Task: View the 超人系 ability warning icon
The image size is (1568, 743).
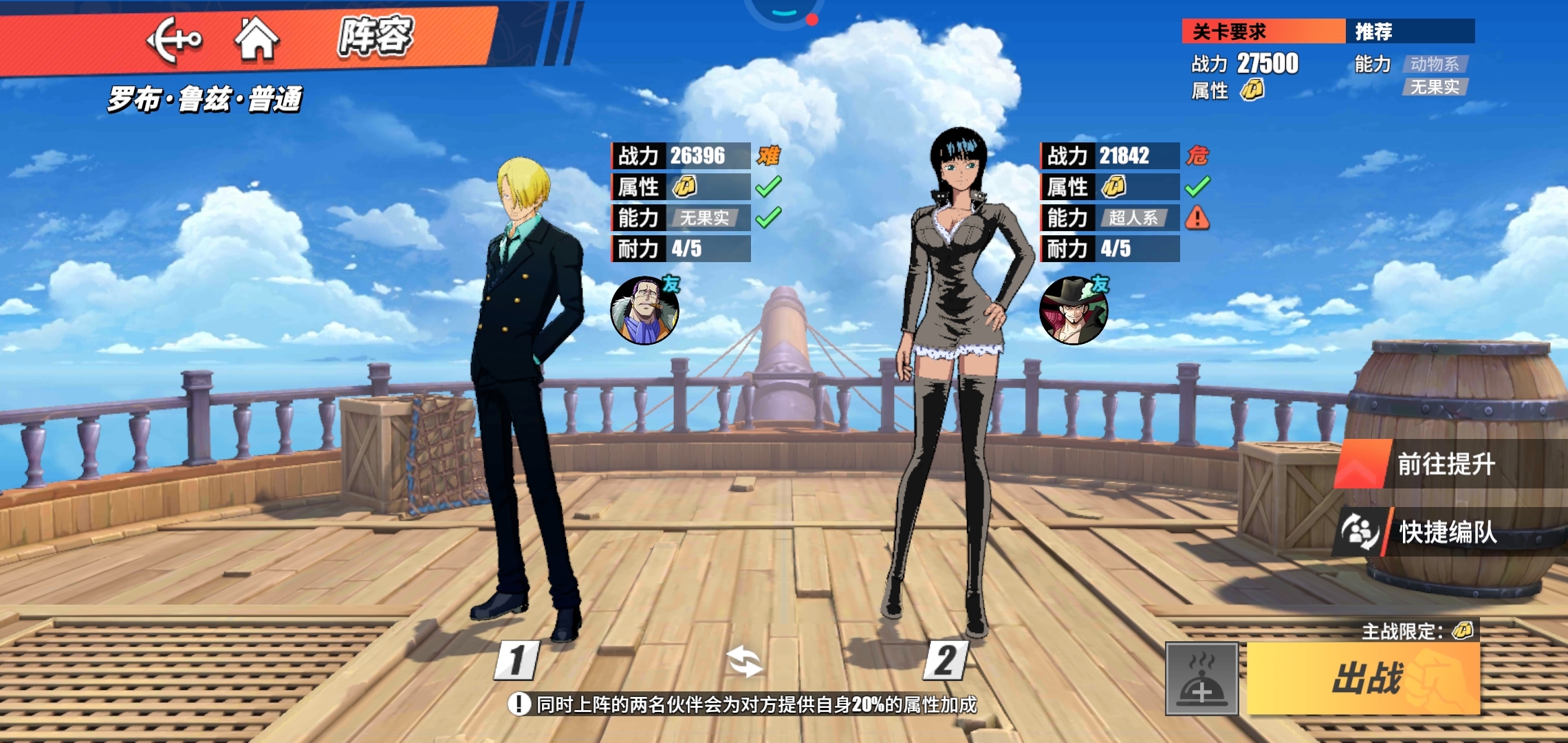Action: [x=1197, y=218]
